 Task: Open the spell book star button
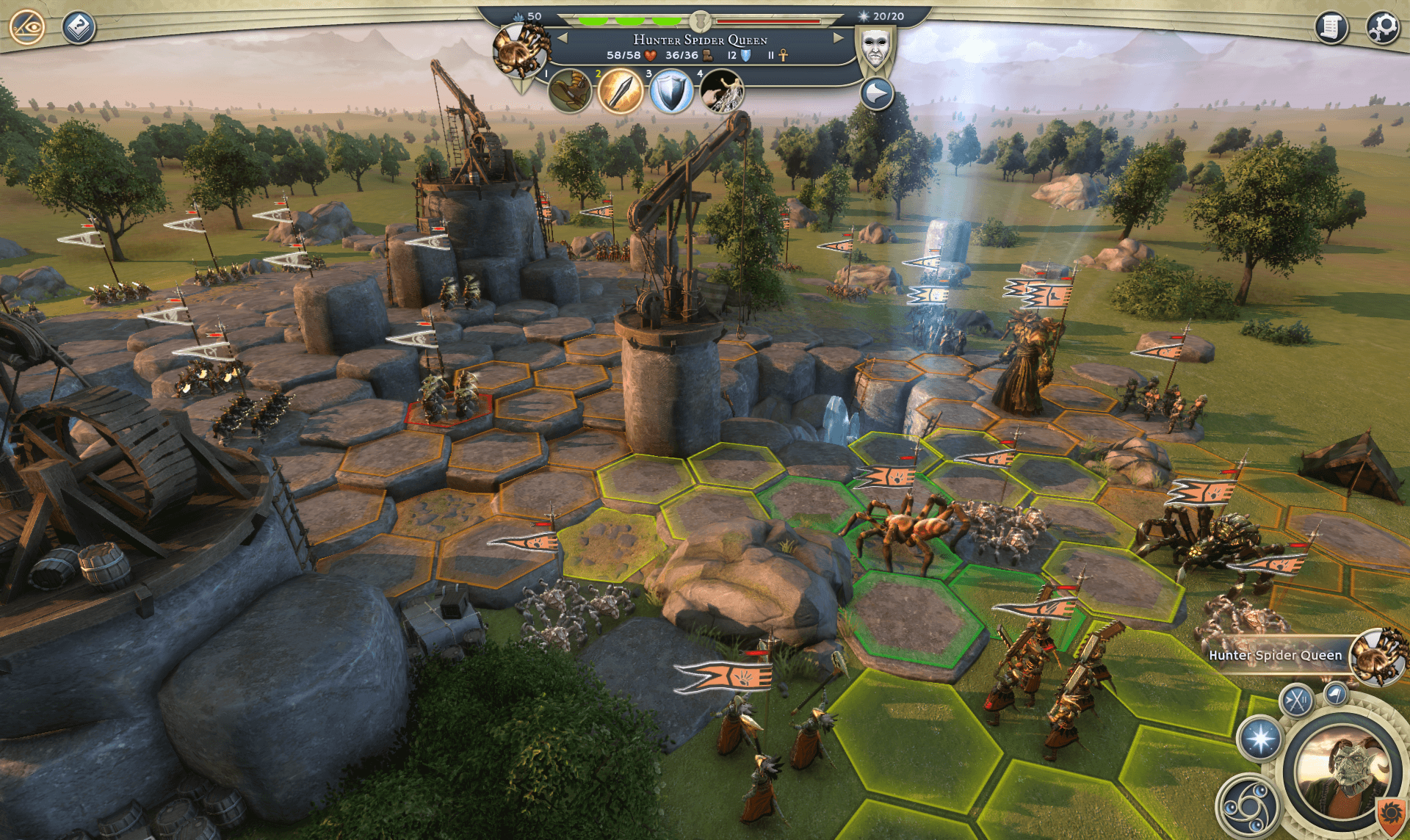click(1261, 739)
